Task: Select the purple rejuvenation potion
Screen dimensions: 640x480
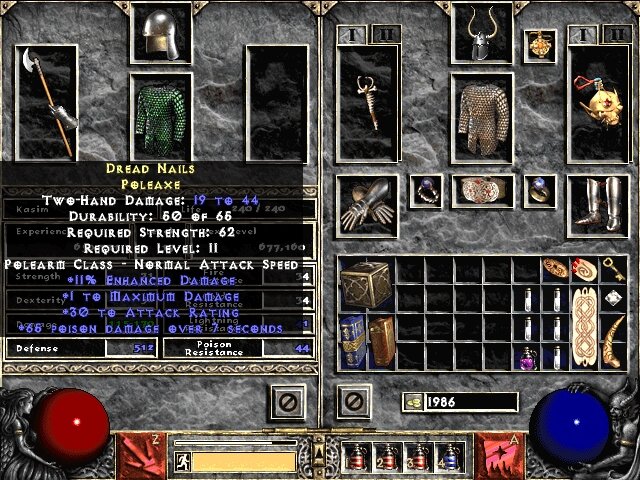Action: [526, 356]
